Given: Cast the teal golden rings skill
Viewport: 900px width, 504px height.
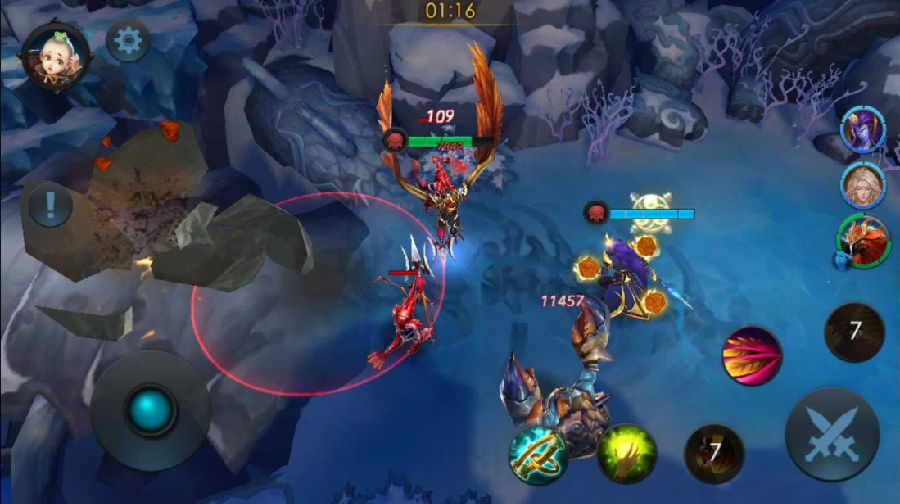Looking at the screenshot, I should click(x=537, y=455).
